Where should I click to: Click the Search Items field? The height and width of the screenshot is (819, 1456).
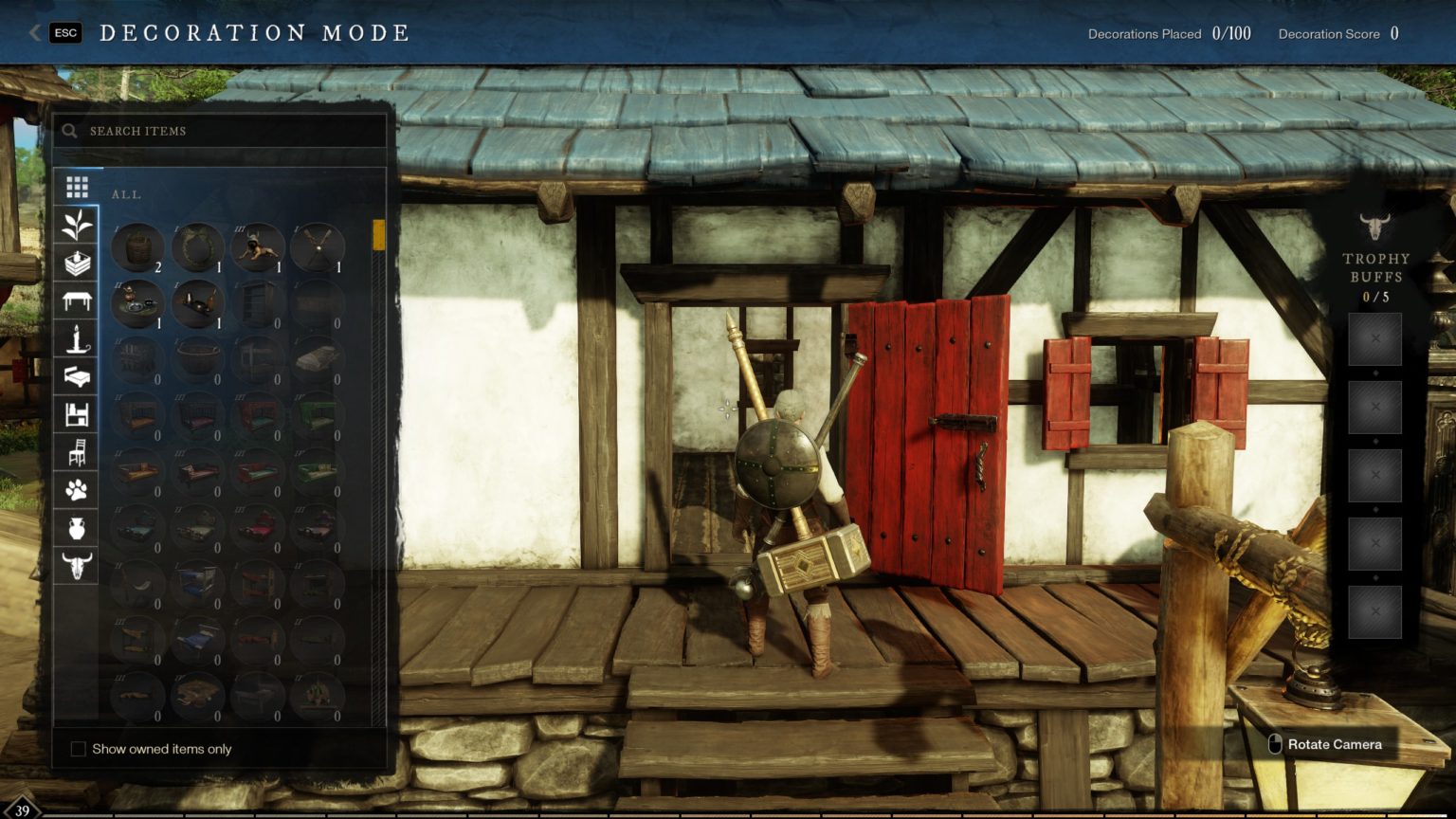(227, 131)
